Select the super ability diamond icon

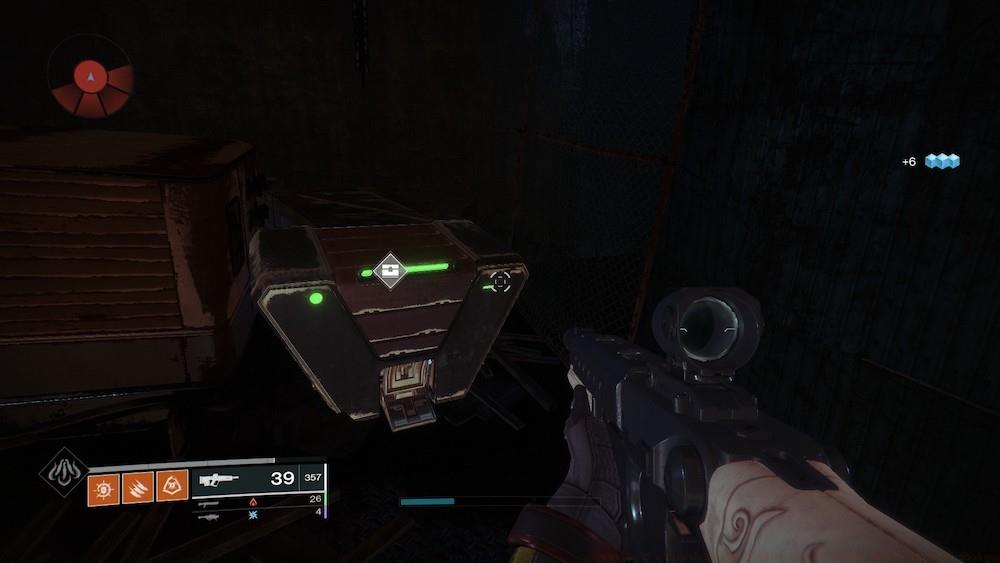[63, 471]
